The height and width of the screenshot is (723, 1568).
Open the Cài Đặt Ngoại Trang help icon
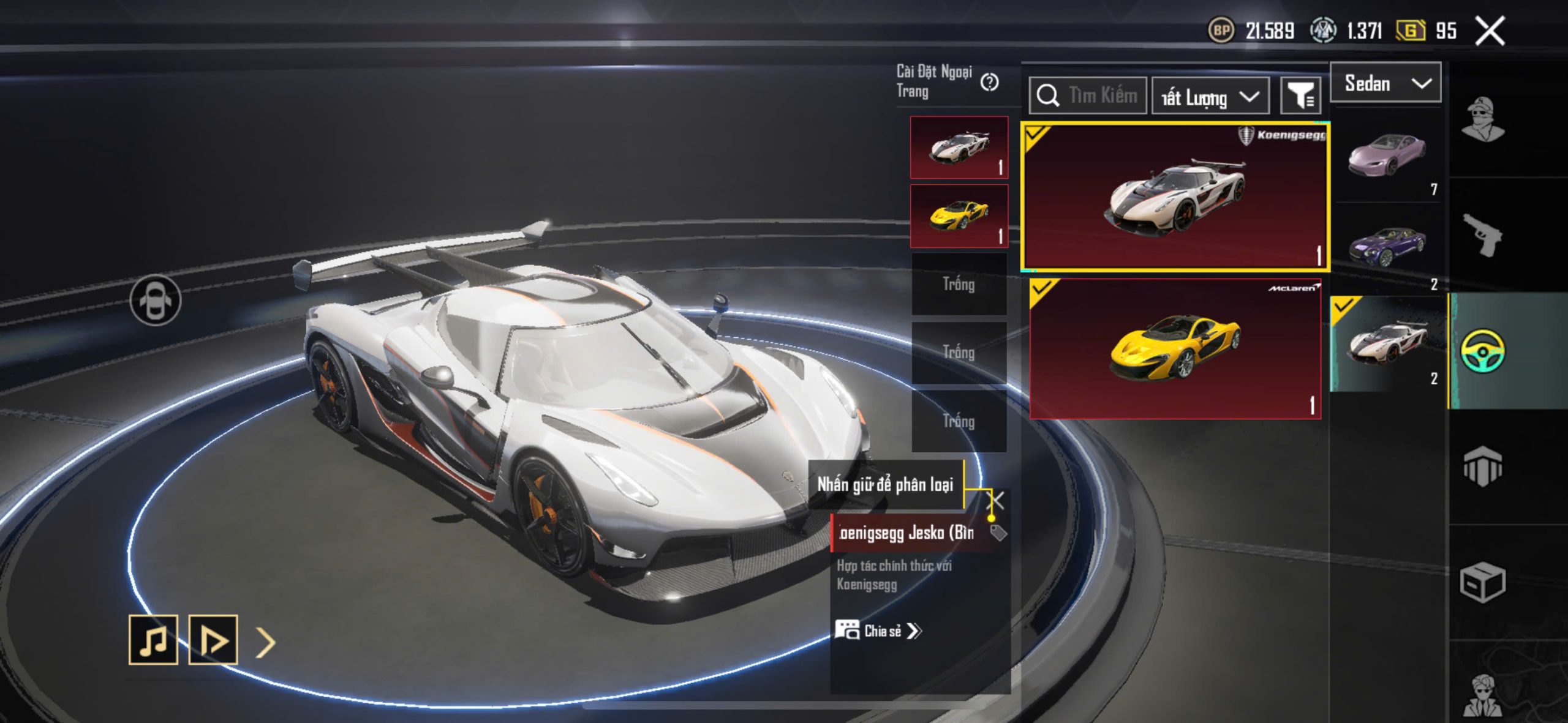pyautogui.click(x=989, y=82)
